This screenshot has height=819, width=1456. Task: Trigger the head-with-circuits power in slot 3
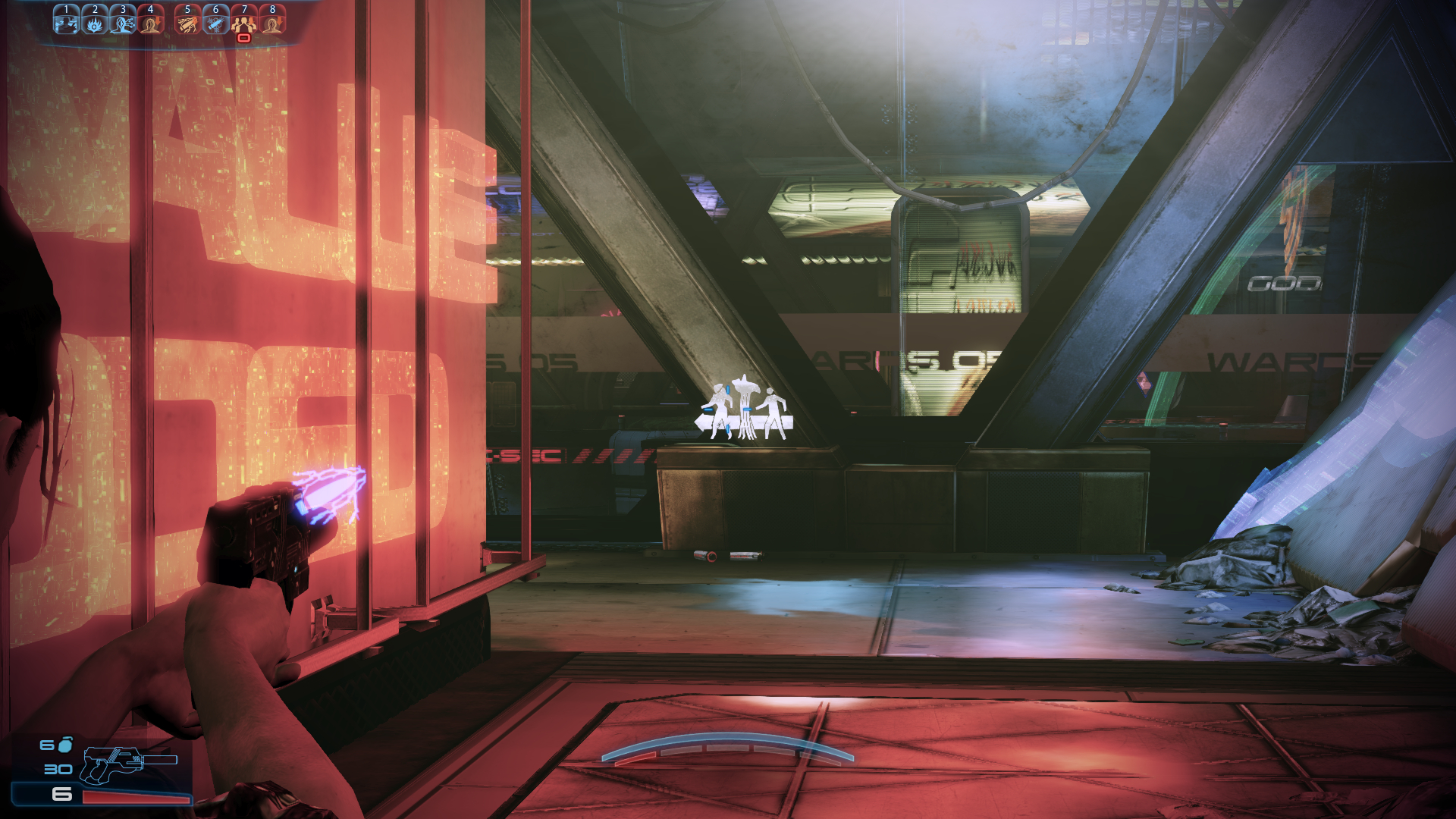pyautogui.click(x=123, y=22)
